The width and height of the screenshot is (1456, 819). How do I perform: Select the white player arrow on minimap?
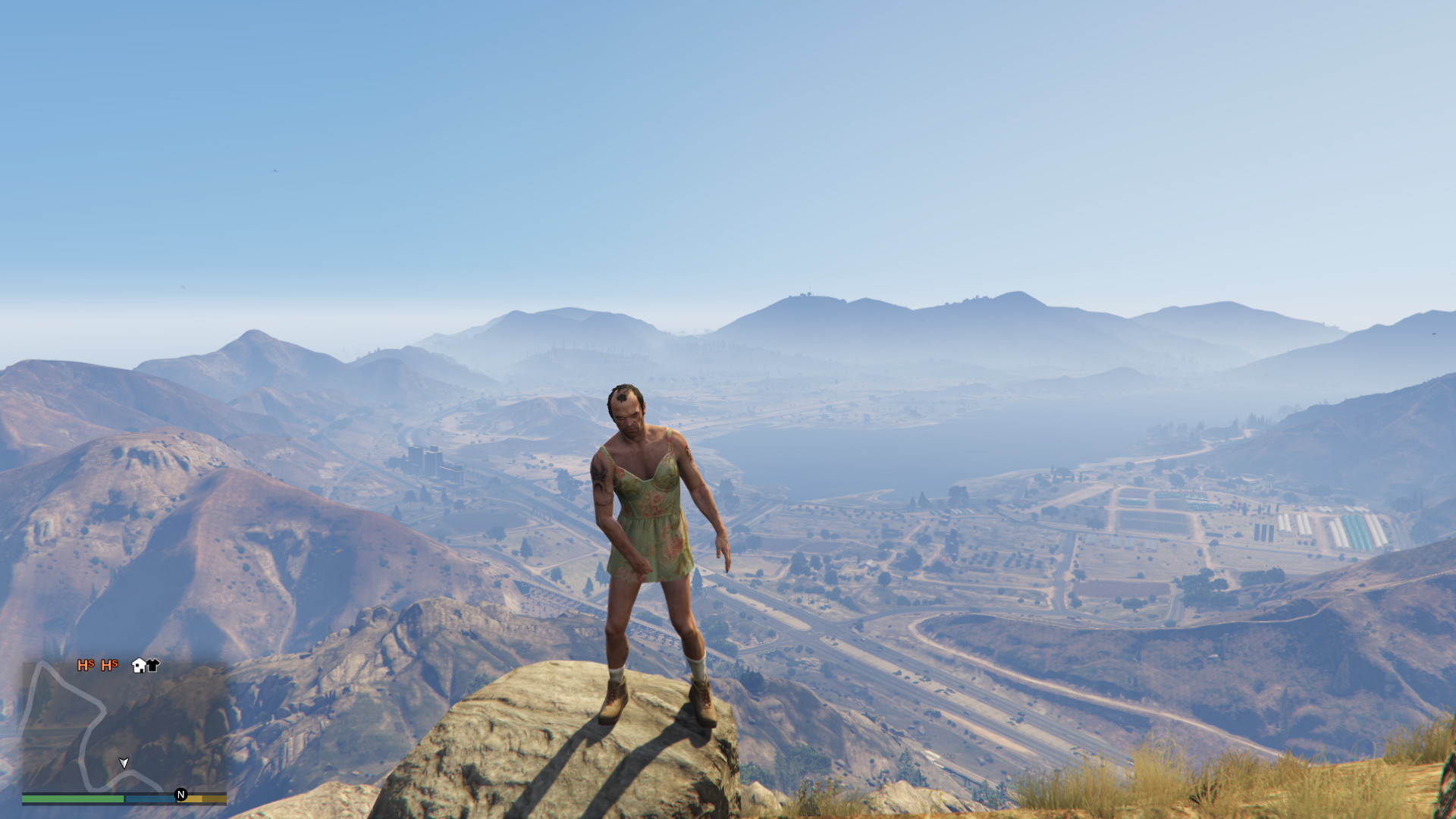pos(124,762)
